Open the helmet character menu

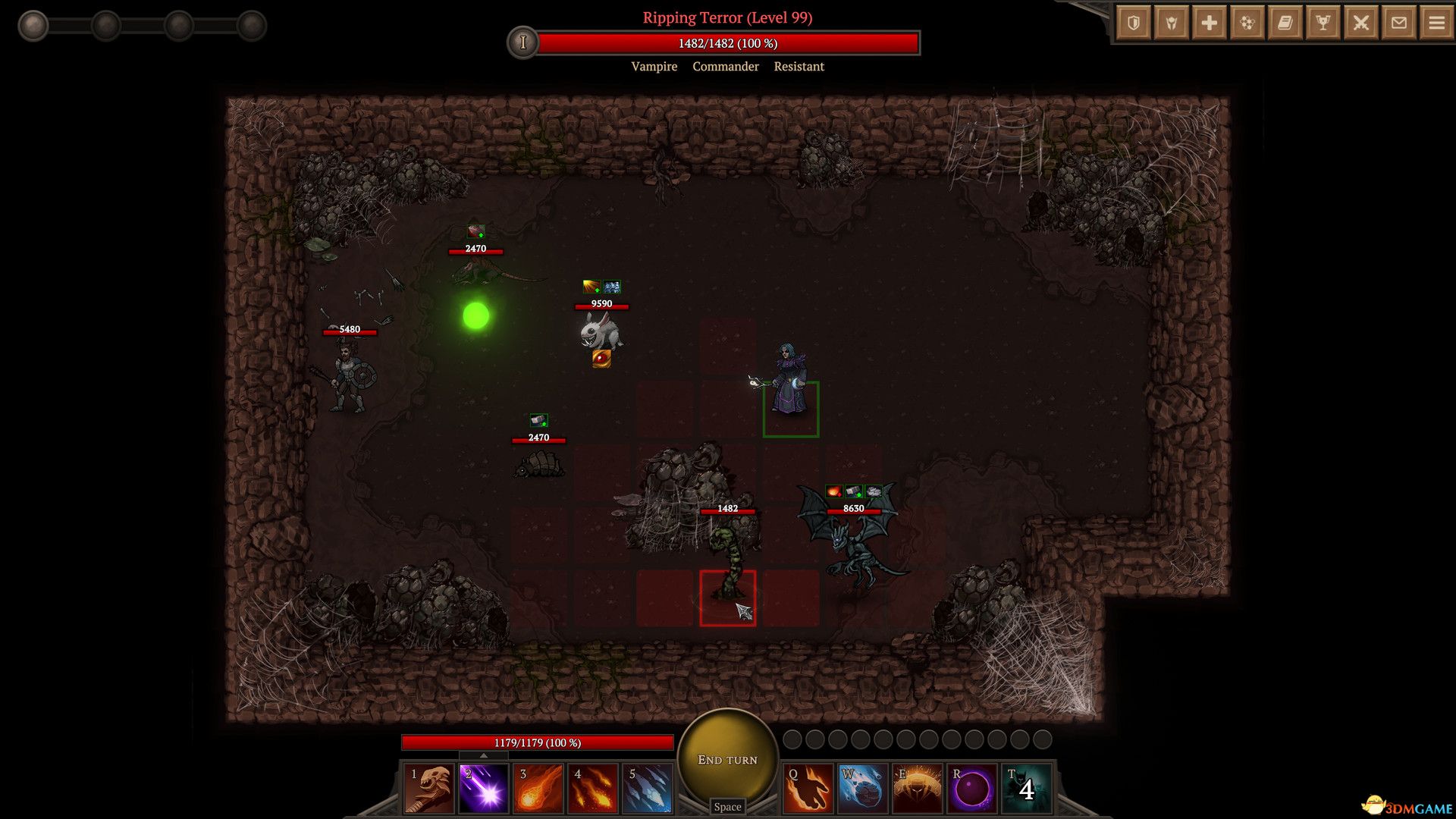pyautogui.click(x=1172, y=23)
